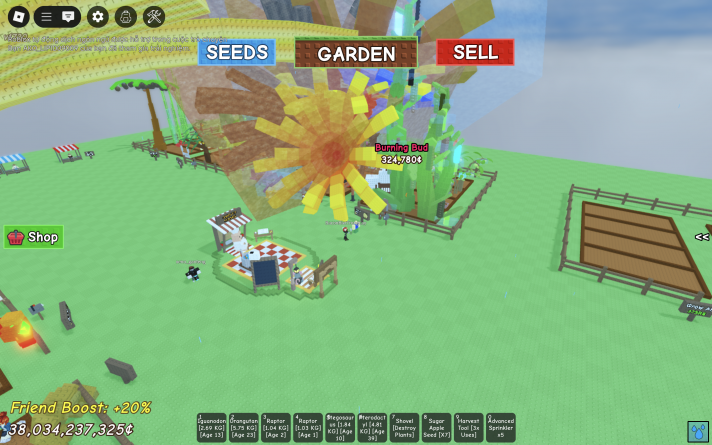The height and width of the screenshot is (445, 712).
Task: Open the hamburger list menu icon
Action: [x=46, y=16]
